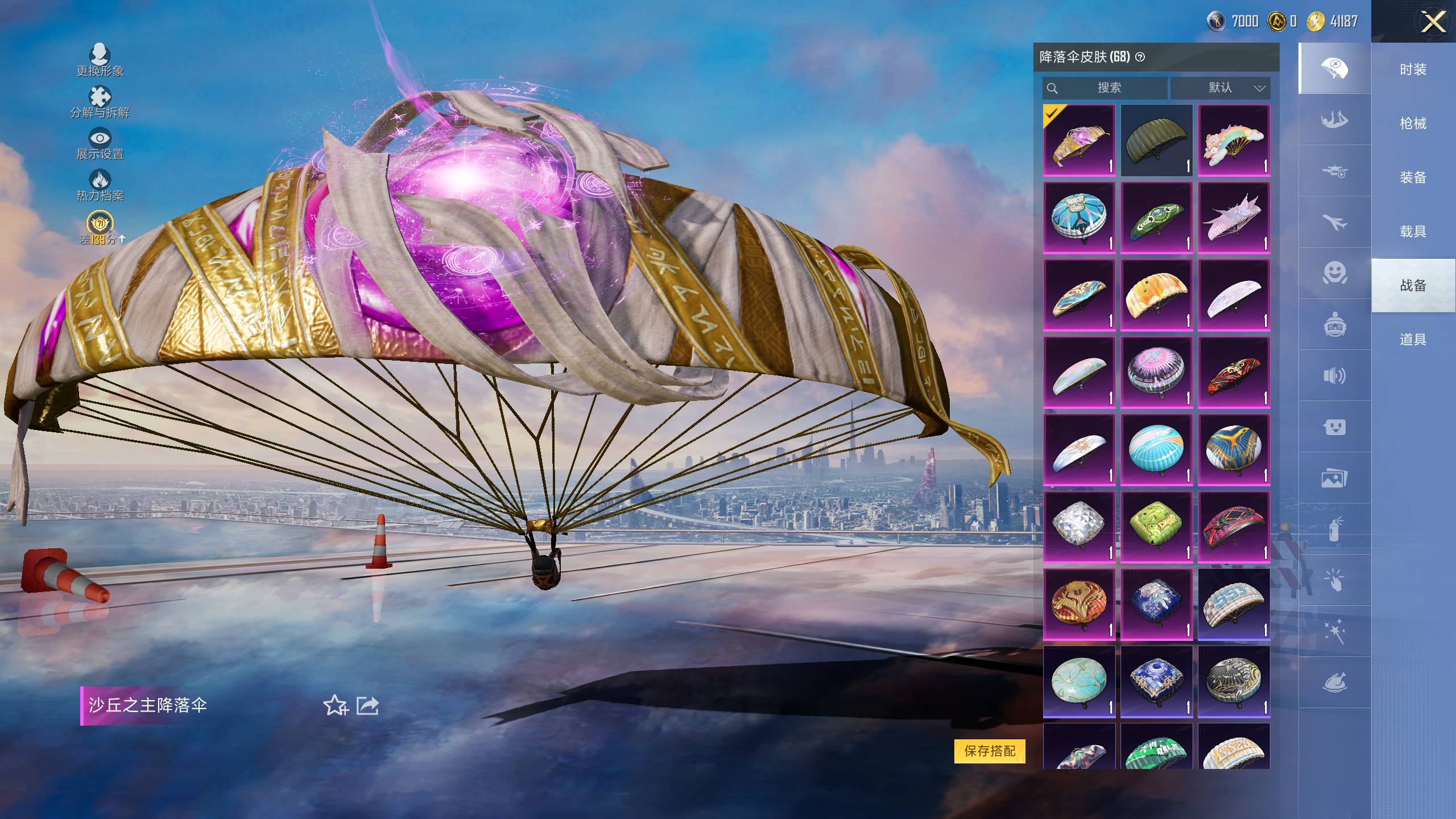Select the plain olive green parachute skin
The width and height of the screenshot is (1456, 819).
(x=1156, y=140)
